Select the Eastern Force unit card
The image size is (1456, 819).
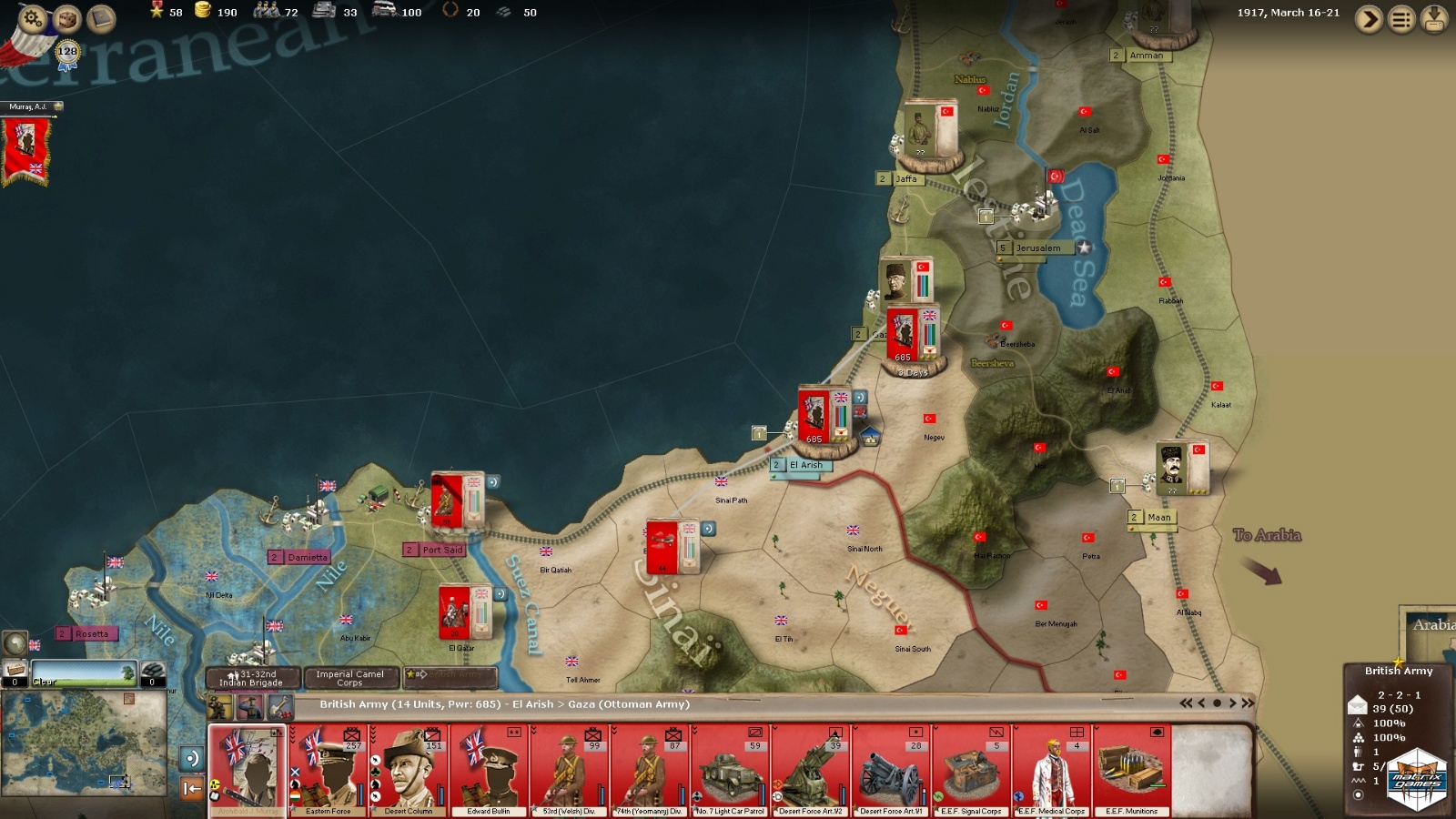(x=329, y=770)
